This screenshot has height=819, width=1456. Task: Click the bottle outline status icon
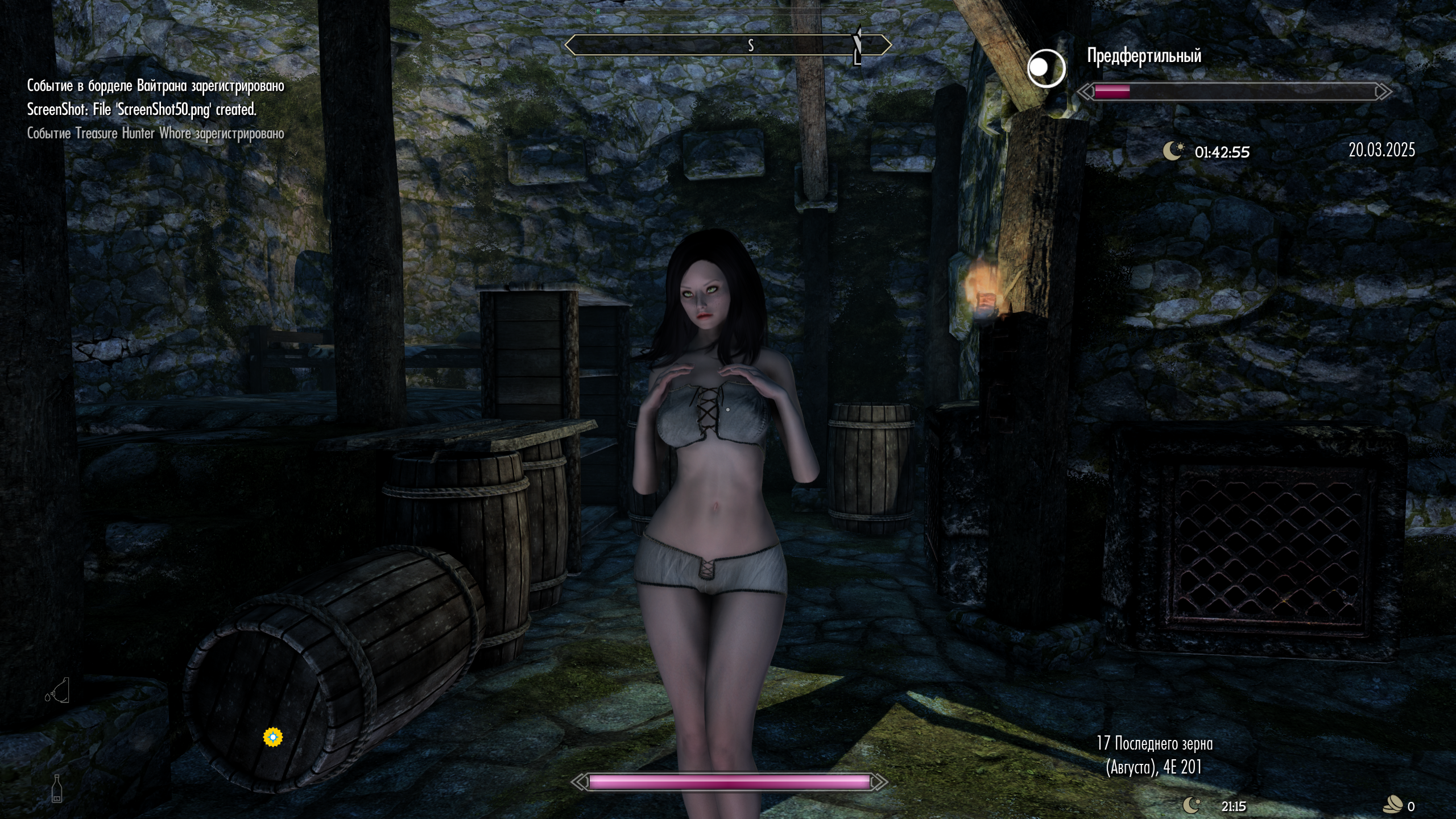click(57, 788)
